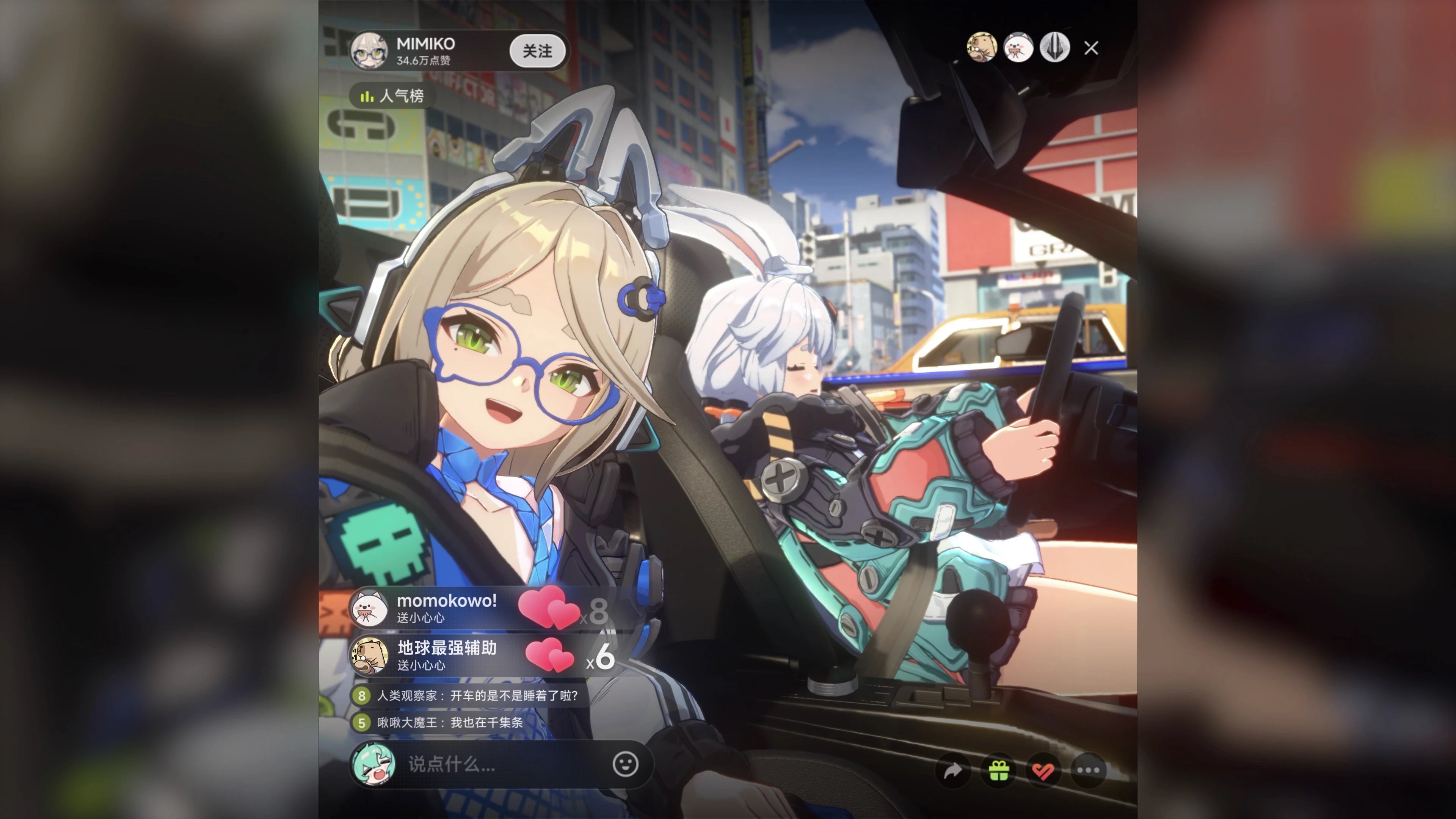Open MIMIKO's streamer profile avatar

pyautogui.click(x=369, y=51)
